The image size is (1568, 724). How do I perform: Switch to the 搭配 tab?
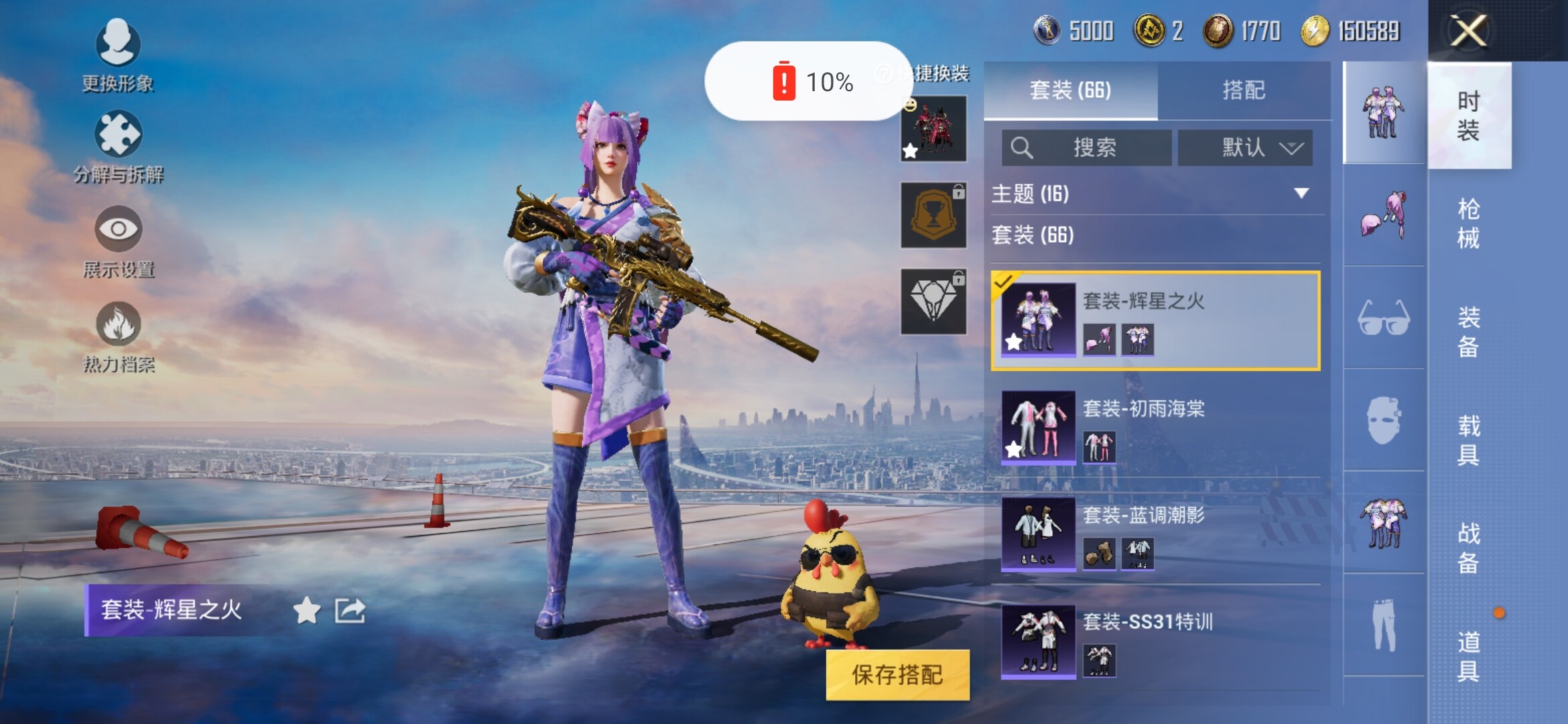tap(1244, 90)
